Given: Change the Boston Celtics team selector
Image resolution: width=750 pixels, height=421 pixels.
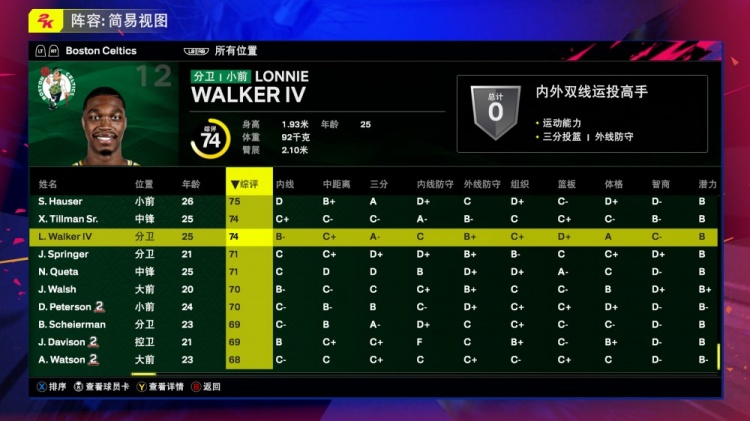Looking at the screenshot, I should (100, 50).
